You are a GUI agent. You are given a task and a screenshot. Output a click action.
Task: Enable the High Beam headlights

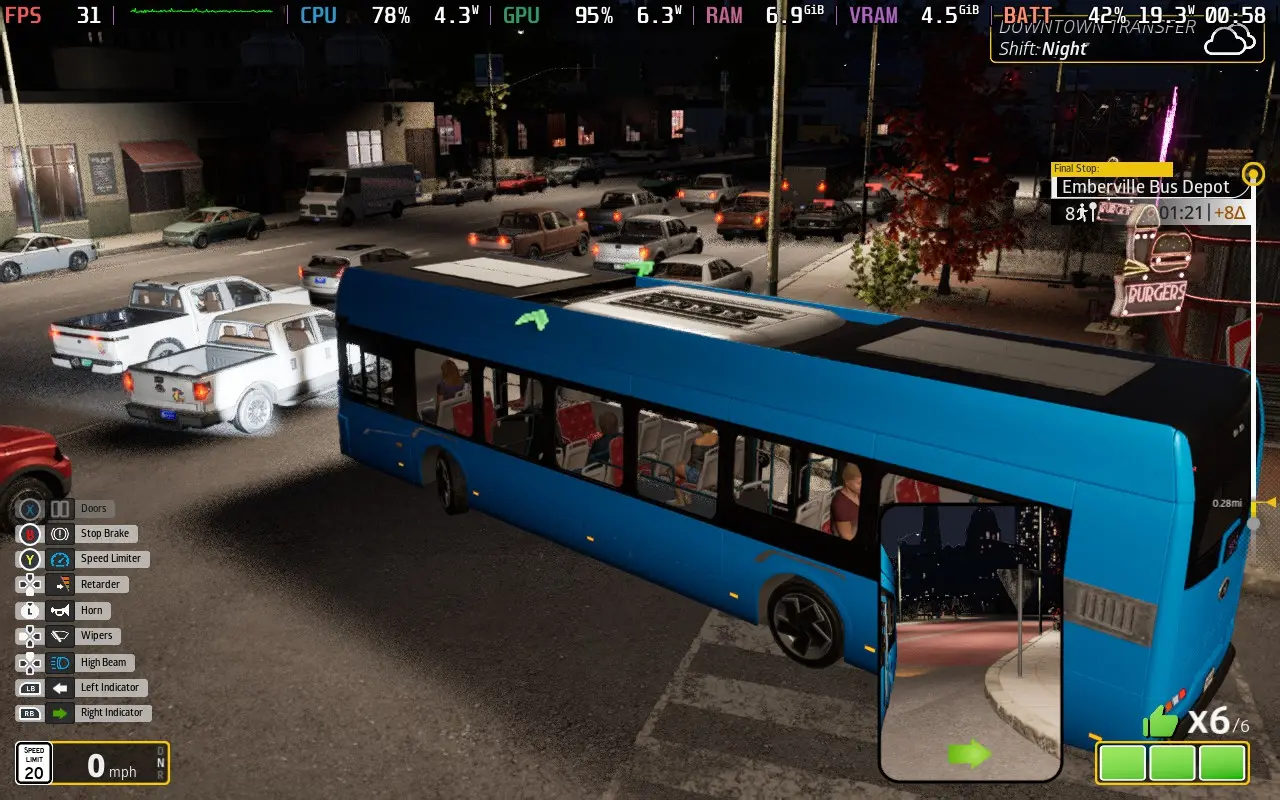point(101,661)
